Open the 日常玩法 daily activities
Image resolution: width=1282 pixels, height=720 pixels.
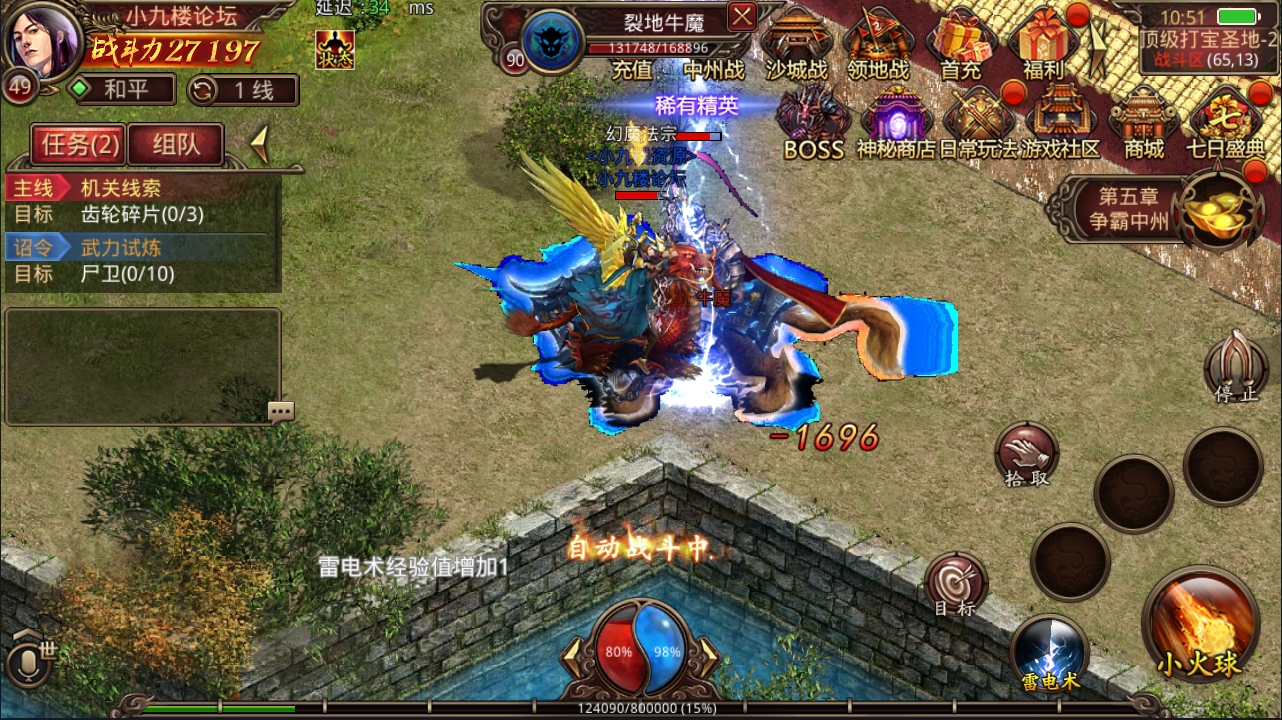[x=978, y=120]
